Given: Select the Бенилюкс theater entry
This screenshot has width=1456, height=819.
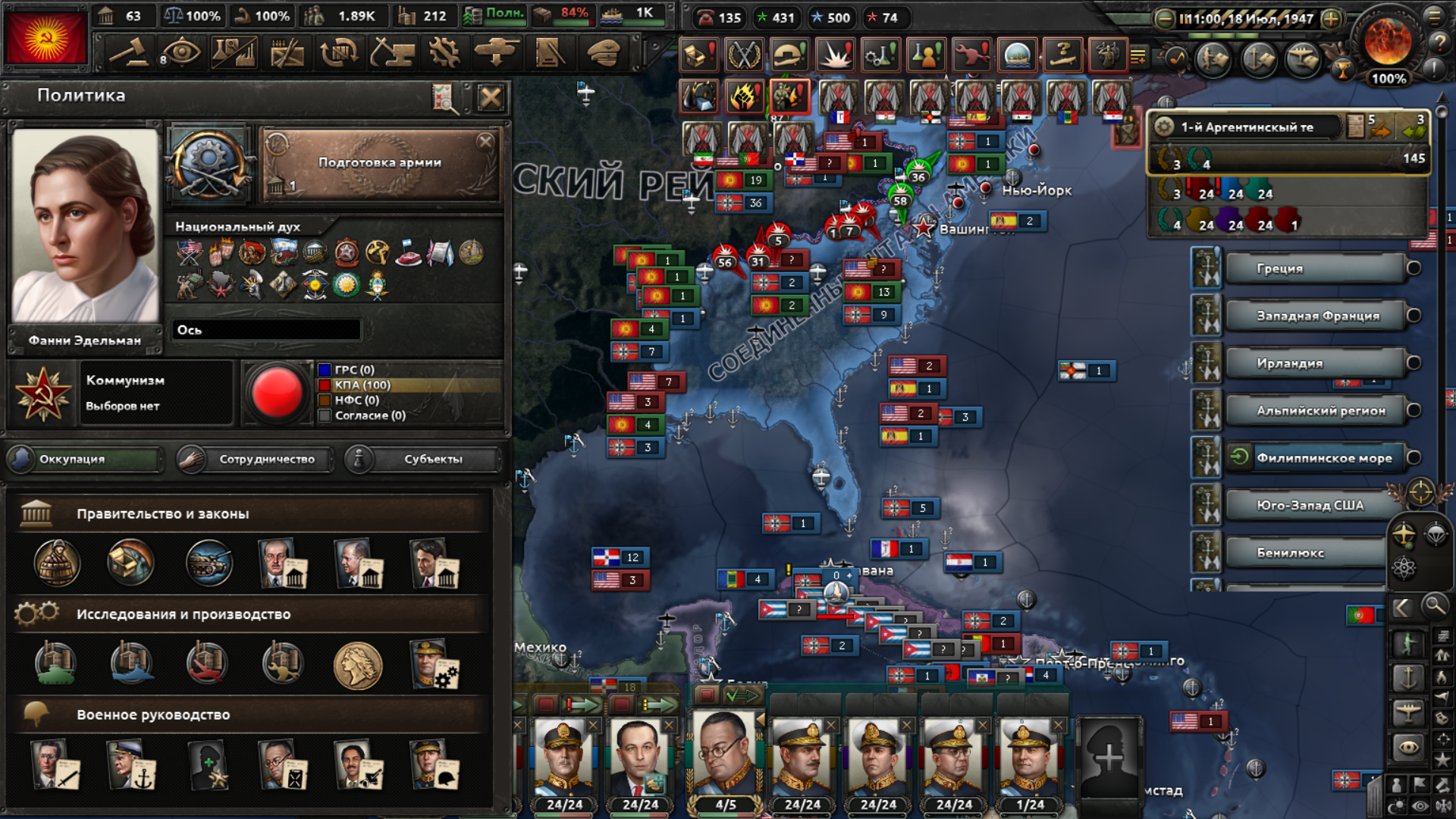Looking at the screenshot, I should pyautogui.click(x=1304, y=553).
